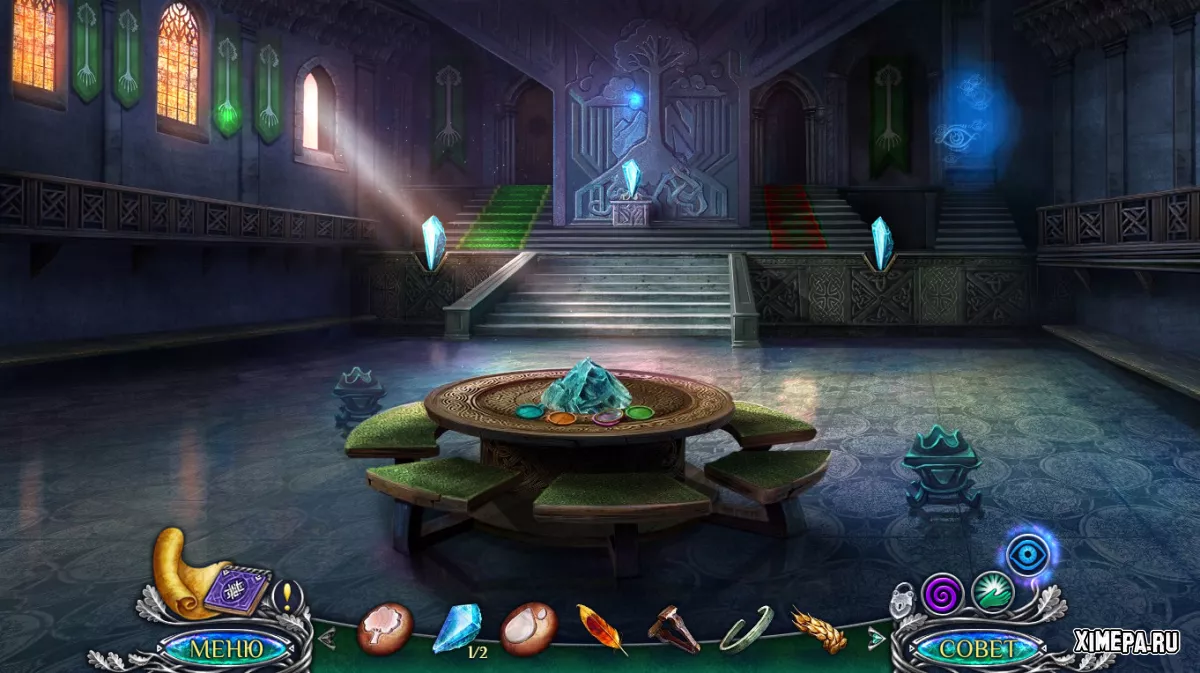Screen dimensions: 1200x673
Task: Pick the blue crystal shard item
Action: coord(456,627)
